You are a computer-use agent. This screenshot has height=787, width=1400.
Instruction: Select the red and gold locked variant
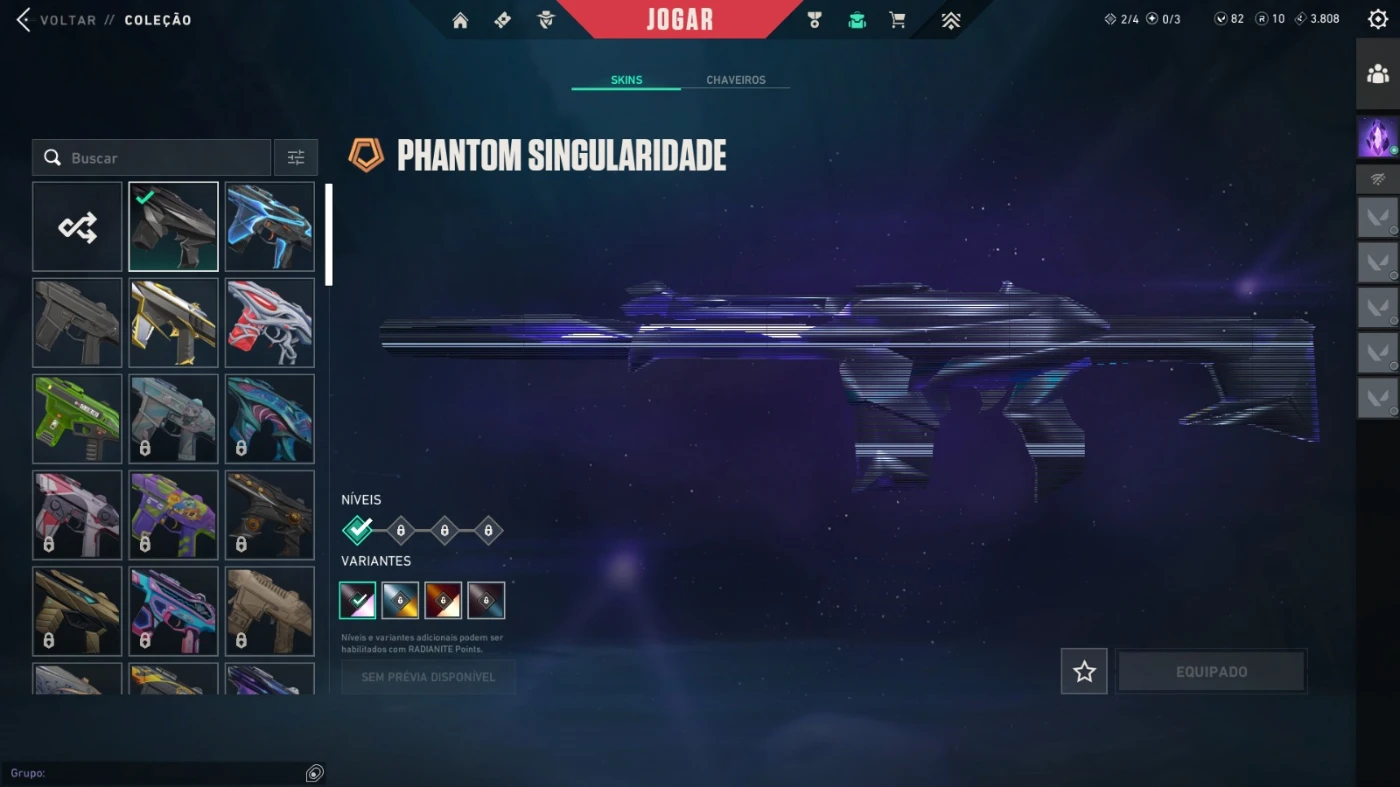click(x=443, y=601)
